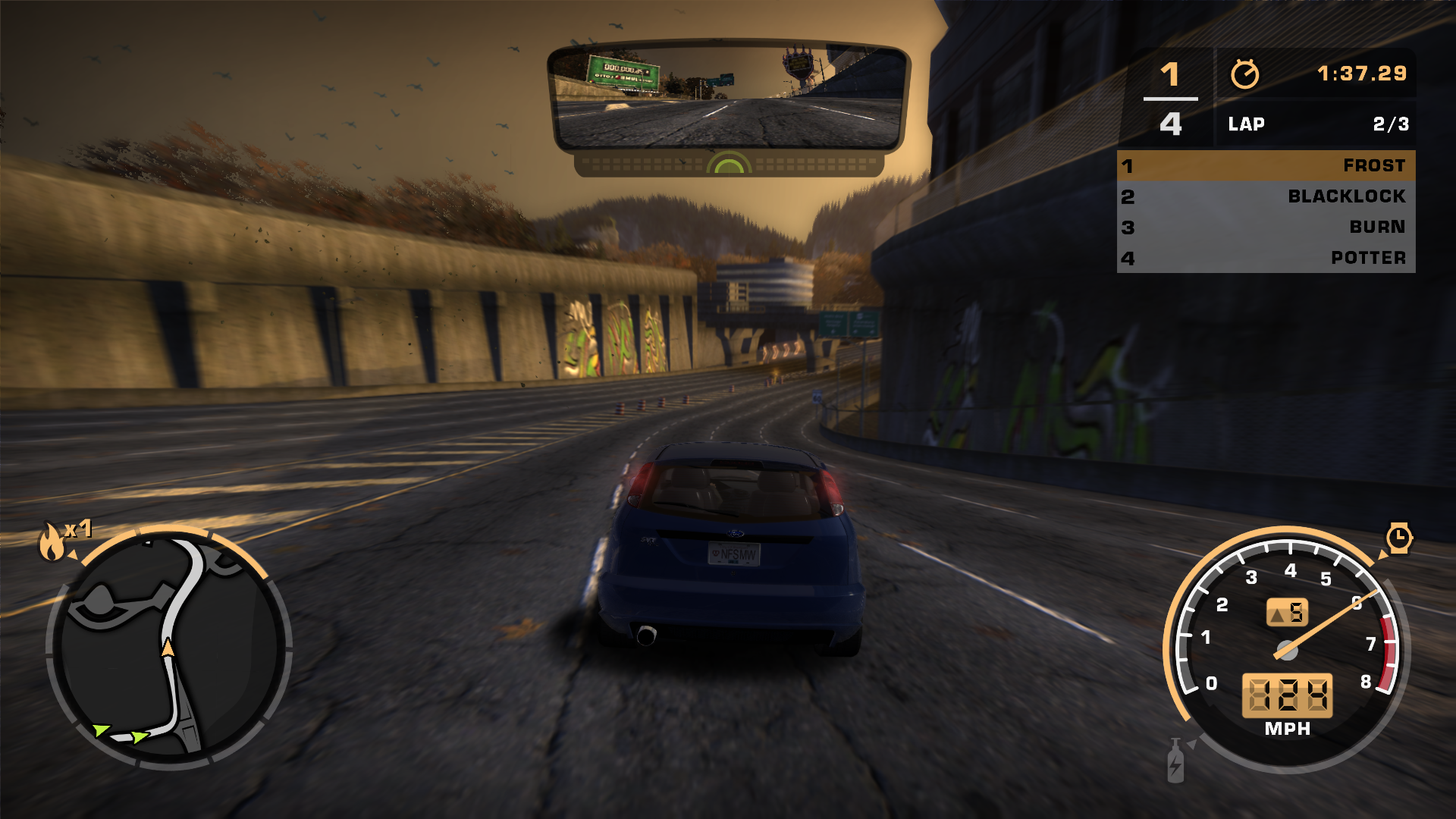The width and height of the screenshot is (1456, 819).
Task: Activate the nitrous bottle icon
Action: (1175, 761)
